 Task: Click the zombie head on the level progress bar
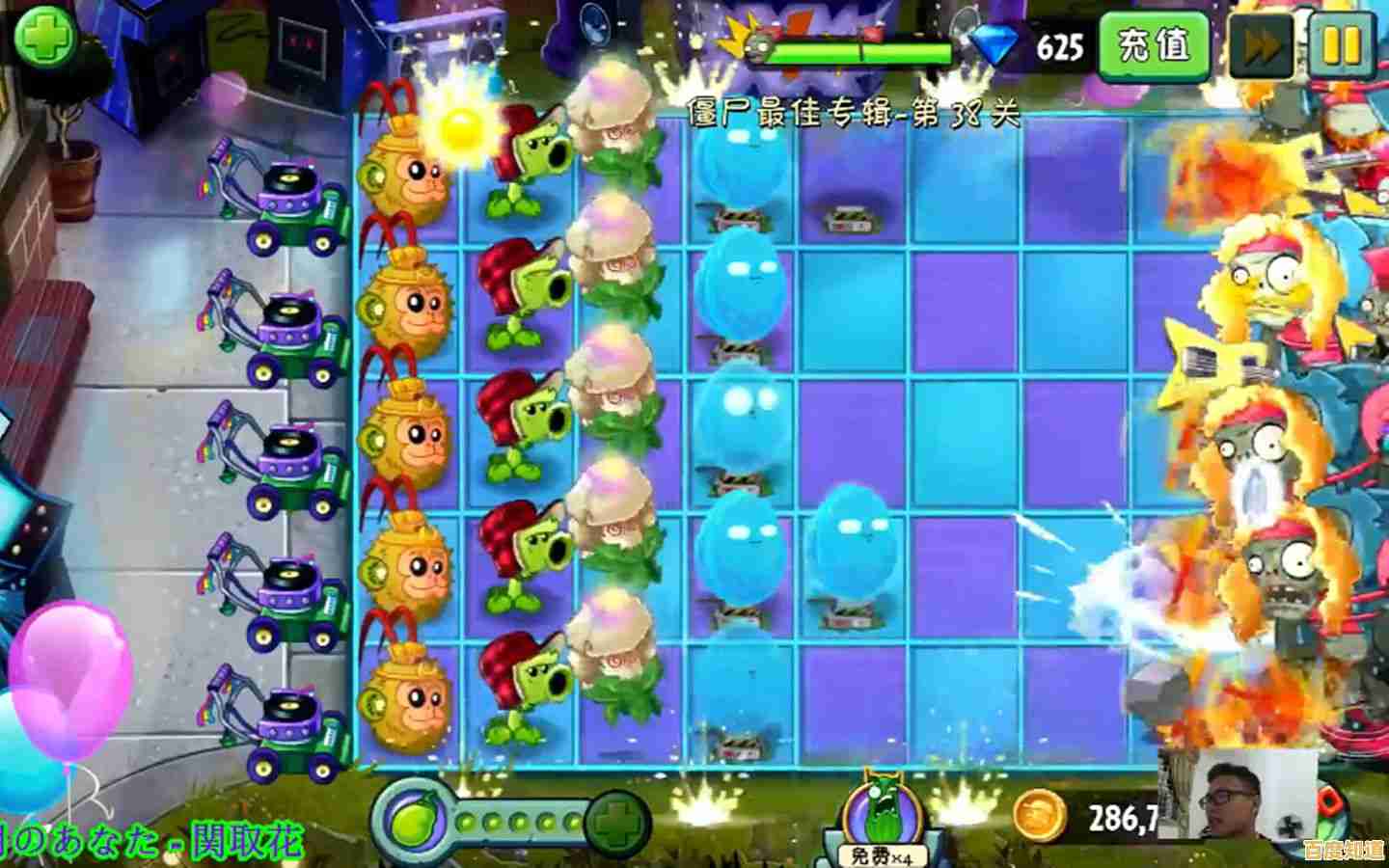761,45
